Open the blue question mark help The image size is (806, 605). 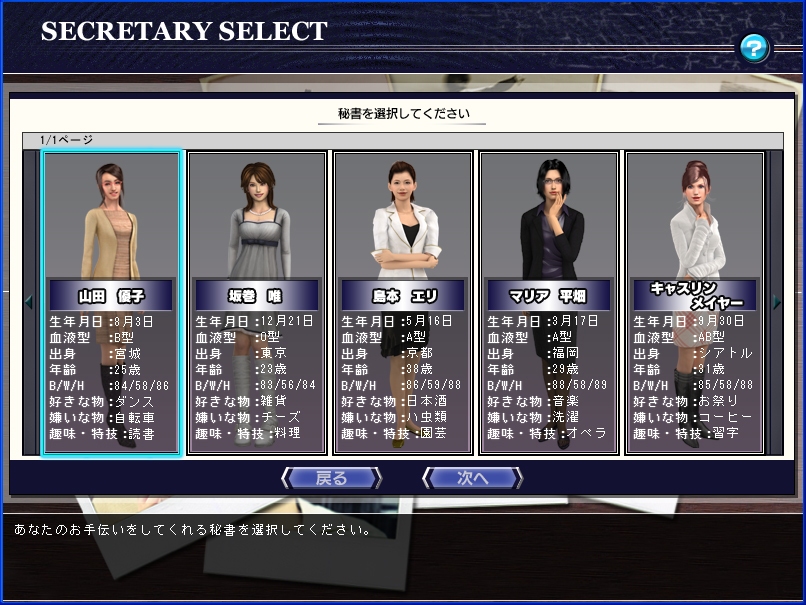(x=754, y=47)
